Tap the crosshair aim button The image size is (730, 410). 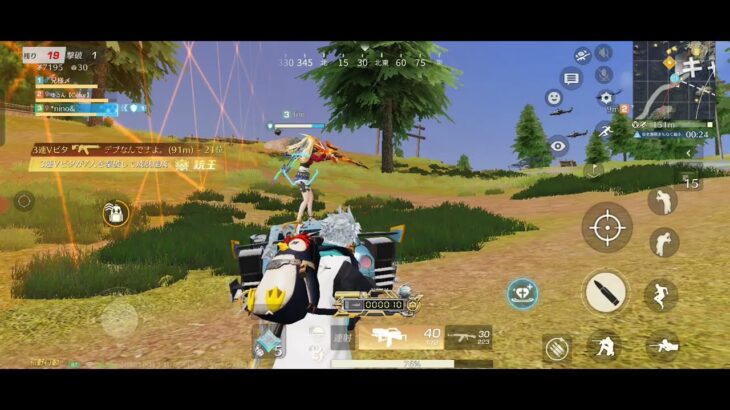coord(606,227)
